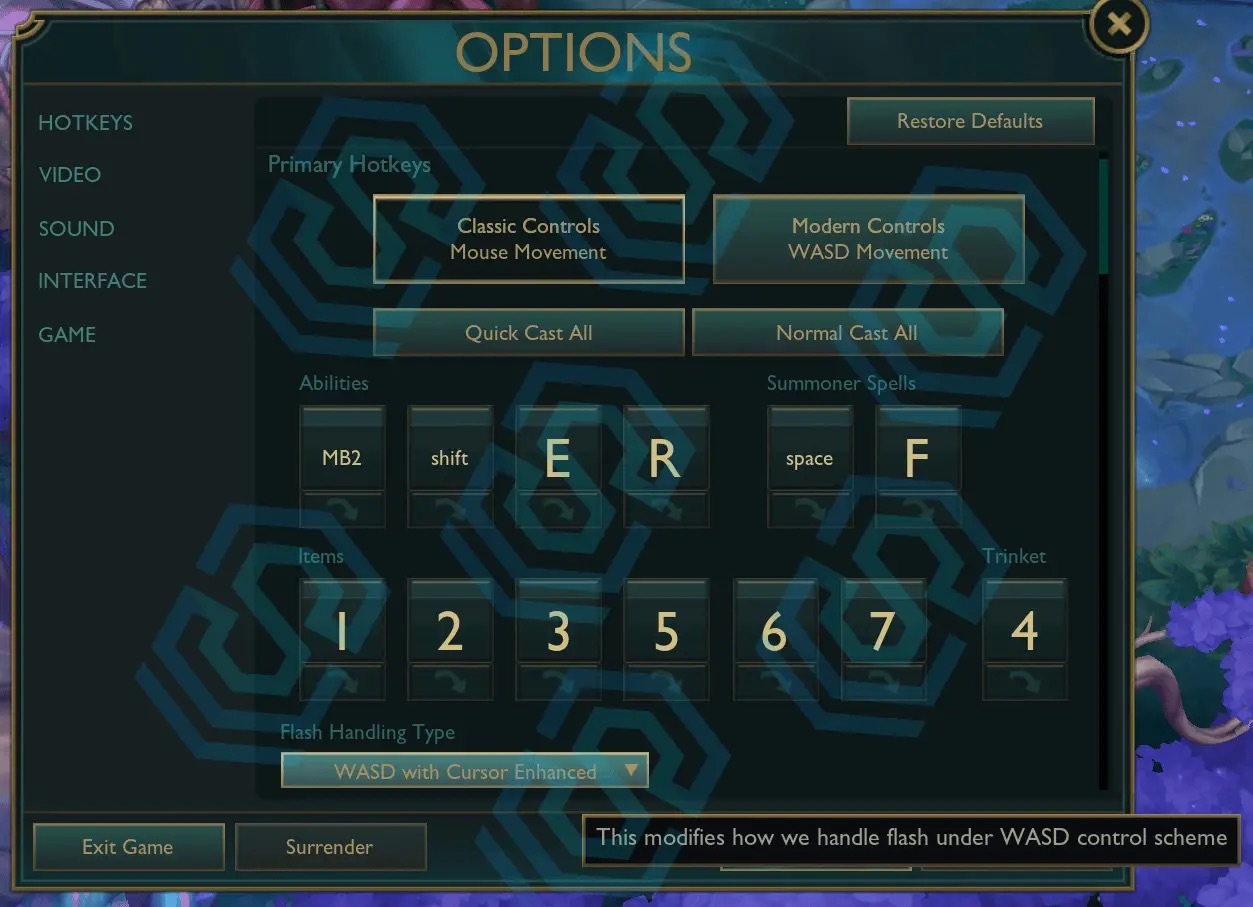Change the R ability key binding
Image resolution: width=1253 pixels, height=907 pixels.
[x=666, y=458]
